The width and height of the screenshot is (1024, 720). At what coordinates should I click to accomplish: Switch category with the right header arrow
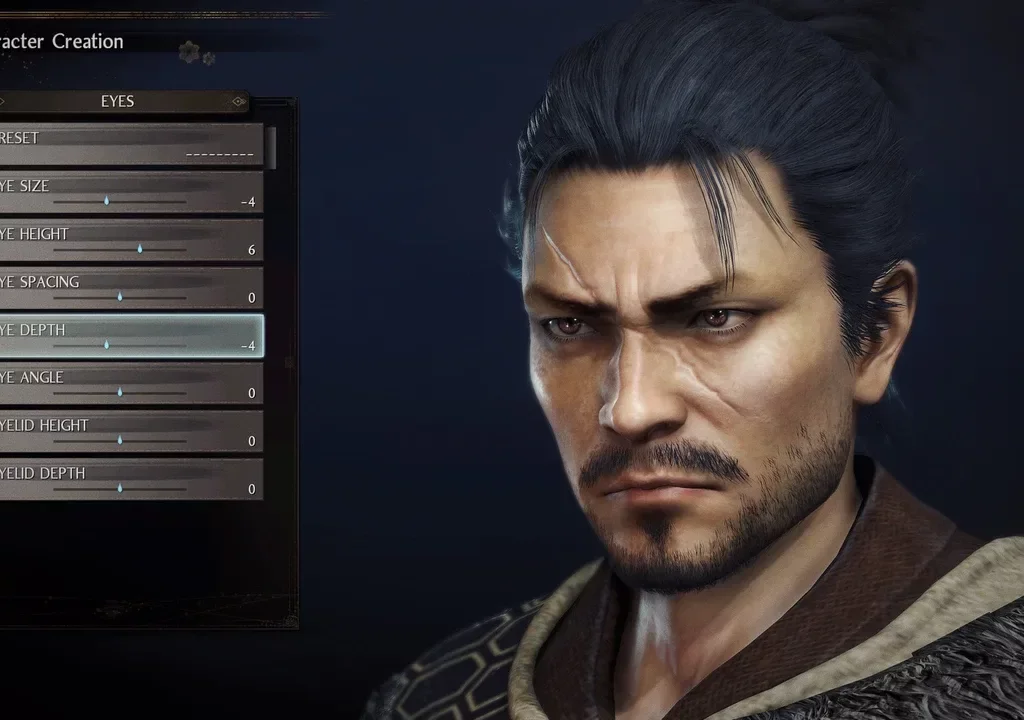(x=238, y=101)
